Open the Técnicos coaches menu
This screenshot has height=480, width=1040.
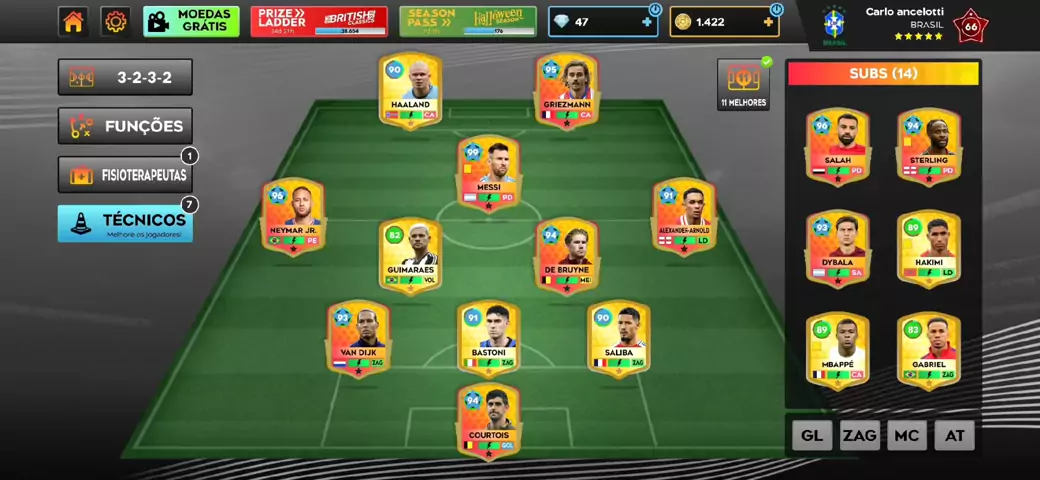click(125, 223)
